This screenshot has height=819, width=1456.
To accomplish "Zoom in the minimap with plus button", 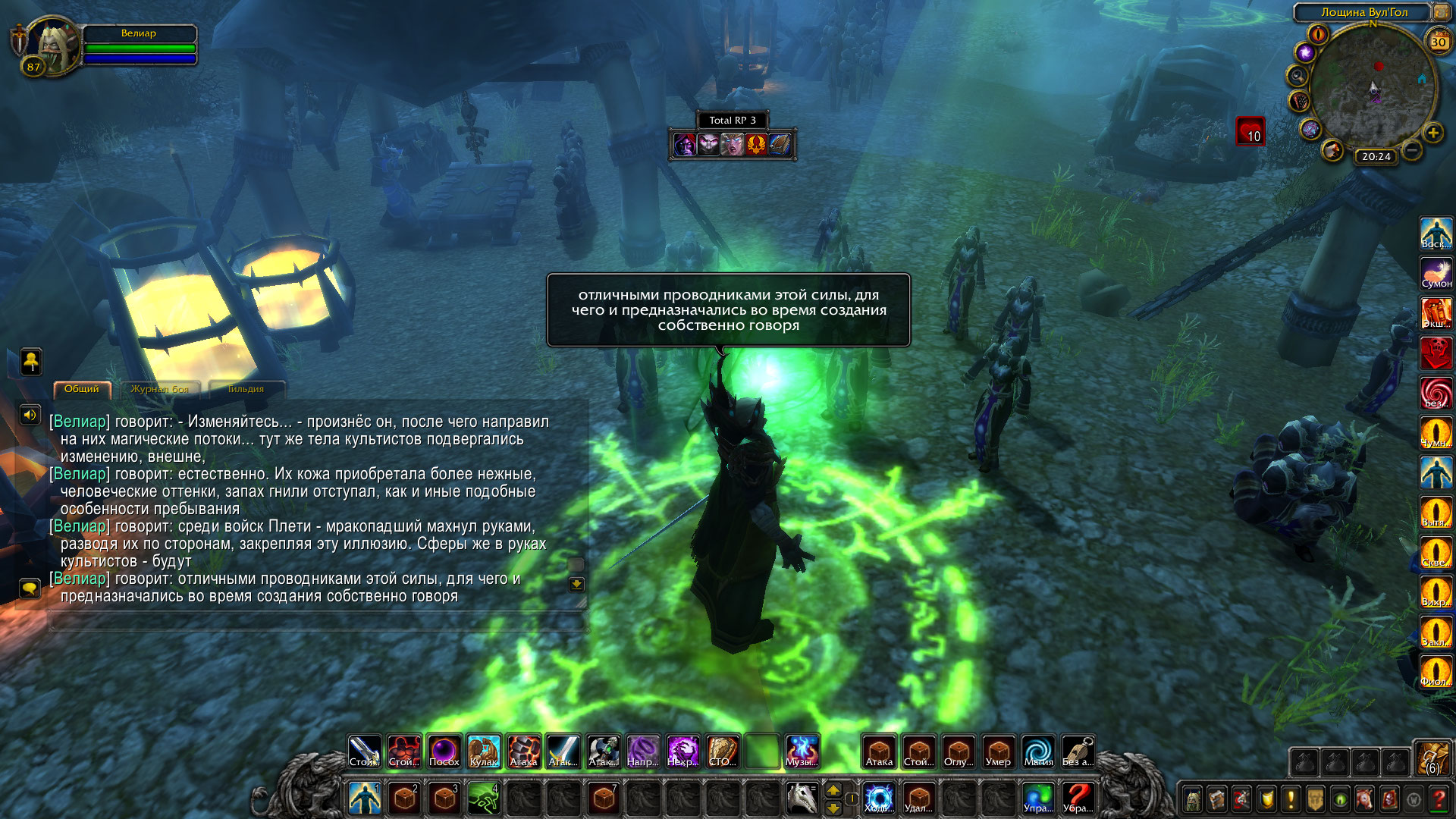I will pyautogui.click(x=1432, y=133).
